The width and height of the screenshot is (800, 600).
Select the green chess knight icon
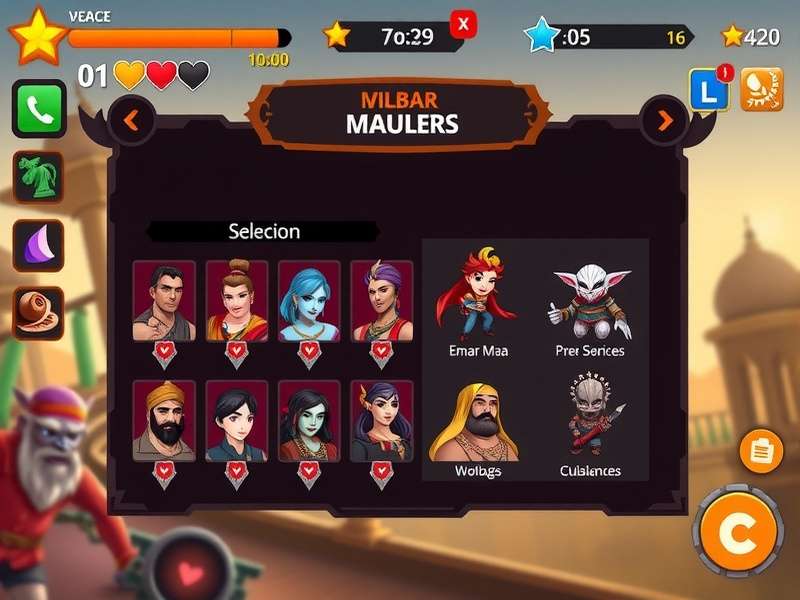pyautogui.click(x=39, y=178)
